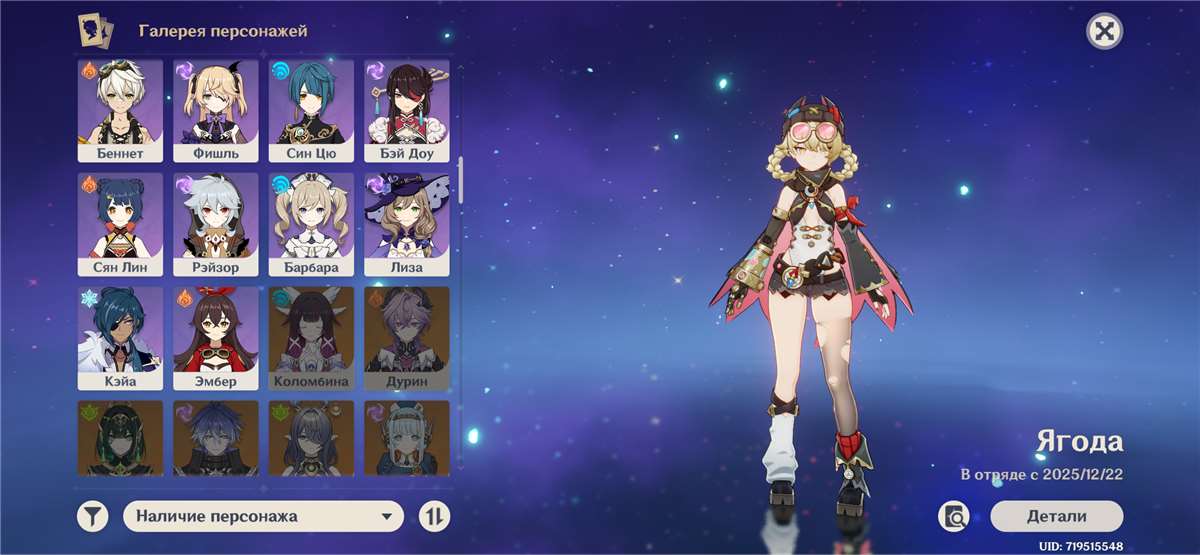Choose Сян Лин character card
Image resolution: width=1200 pixels, height=555 pixels.
[x=120, y=224]
